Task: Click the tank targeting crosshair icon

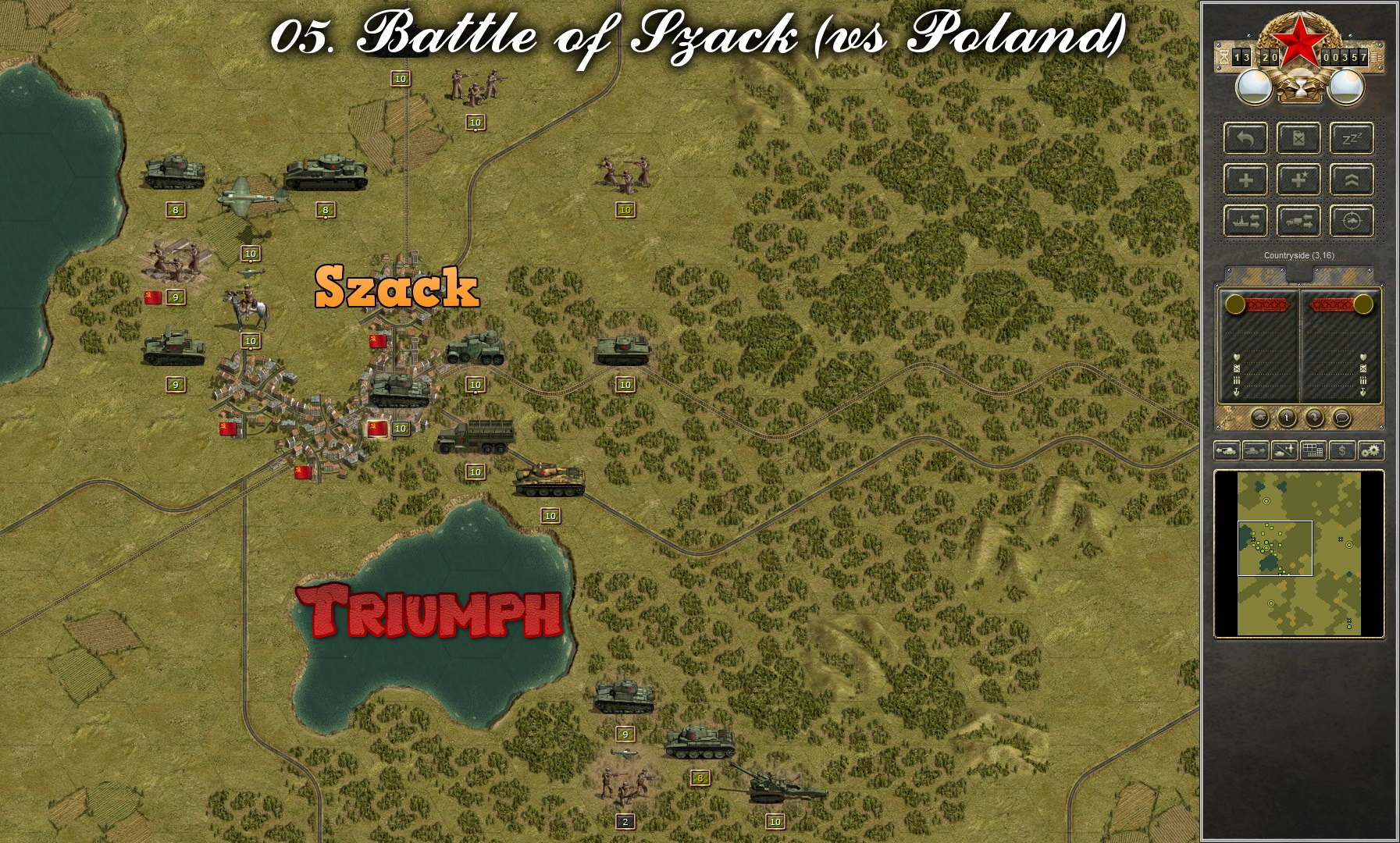Action: (x=1352, y=222)
